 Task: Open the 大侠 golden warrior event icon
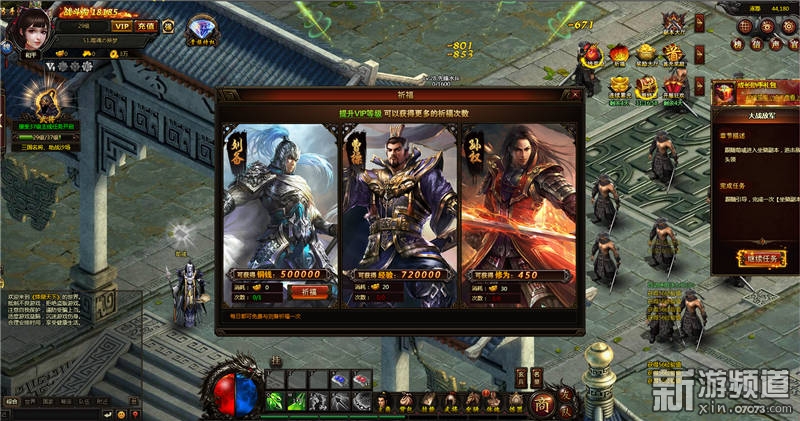click(45, 100)
